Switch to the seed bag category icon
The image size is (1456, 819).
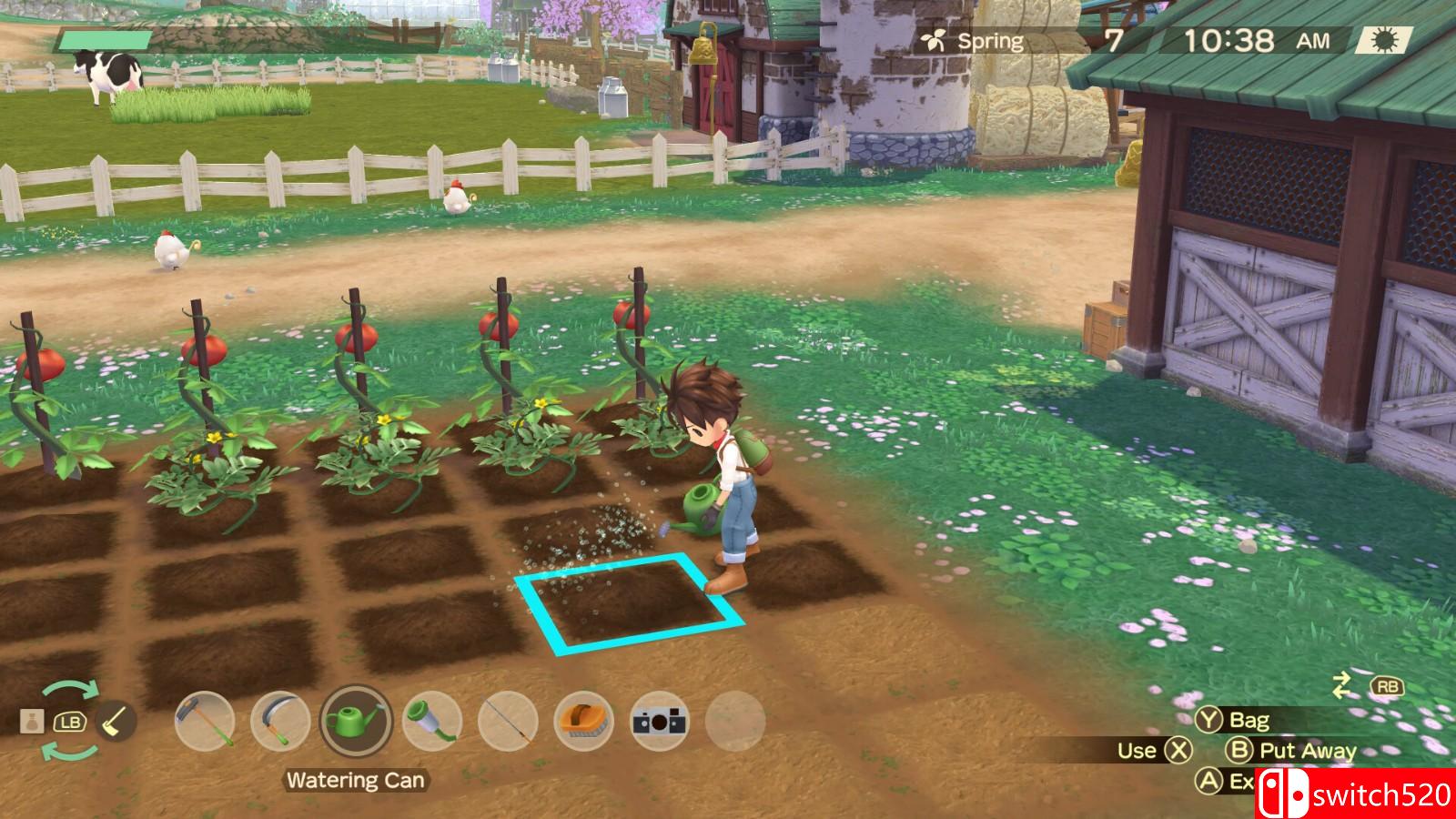(x=32, y=722)
